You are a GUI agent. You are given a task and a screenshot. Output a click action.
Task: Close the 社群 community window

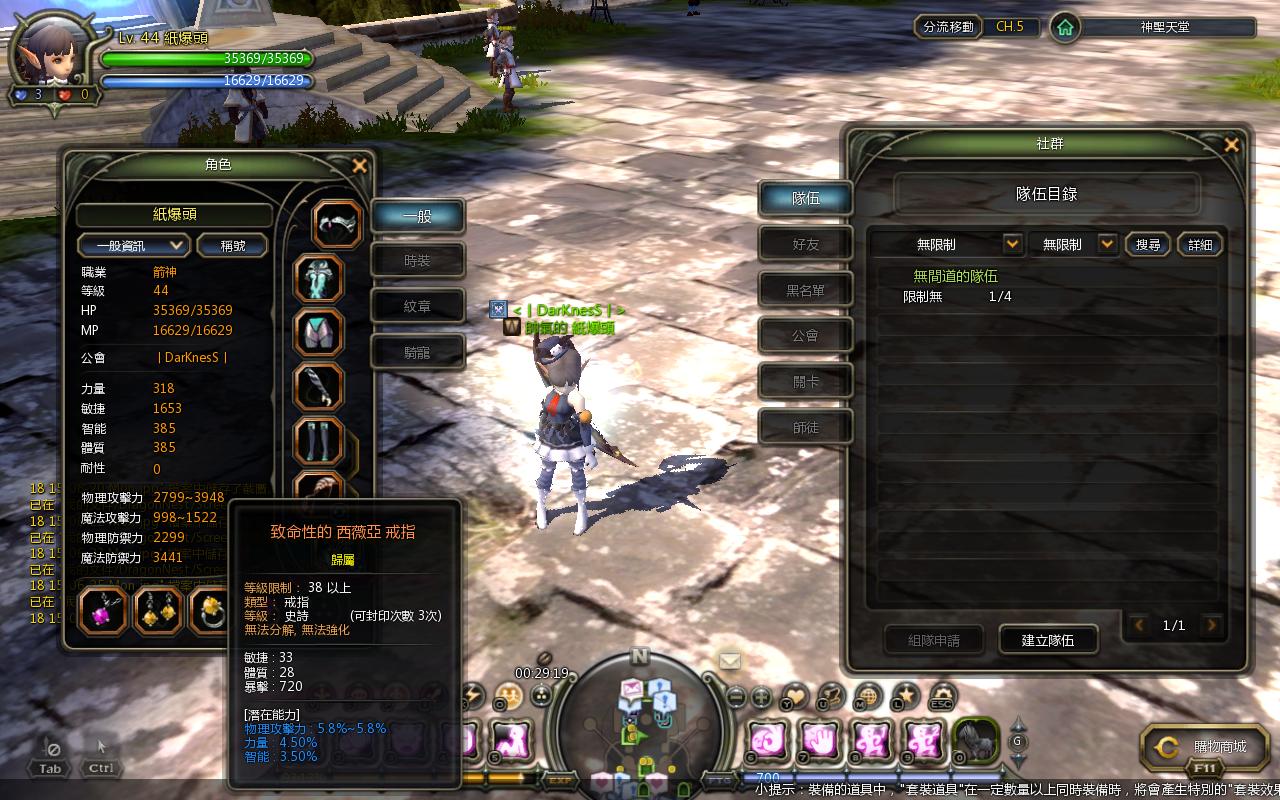click(1231, 145)
